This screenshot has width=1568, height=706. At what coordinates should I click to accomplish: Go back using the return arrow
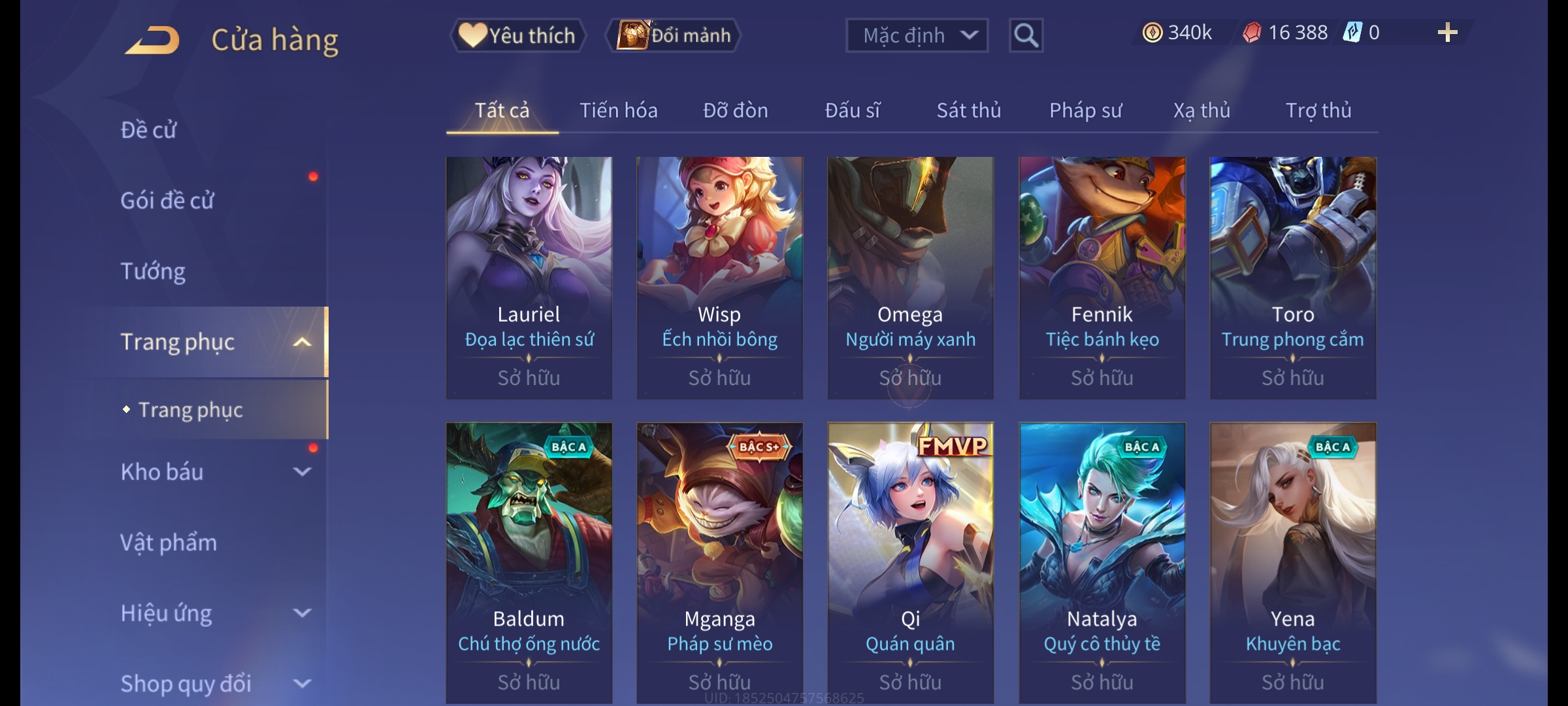pyautogui.click(x=152, y=41)
